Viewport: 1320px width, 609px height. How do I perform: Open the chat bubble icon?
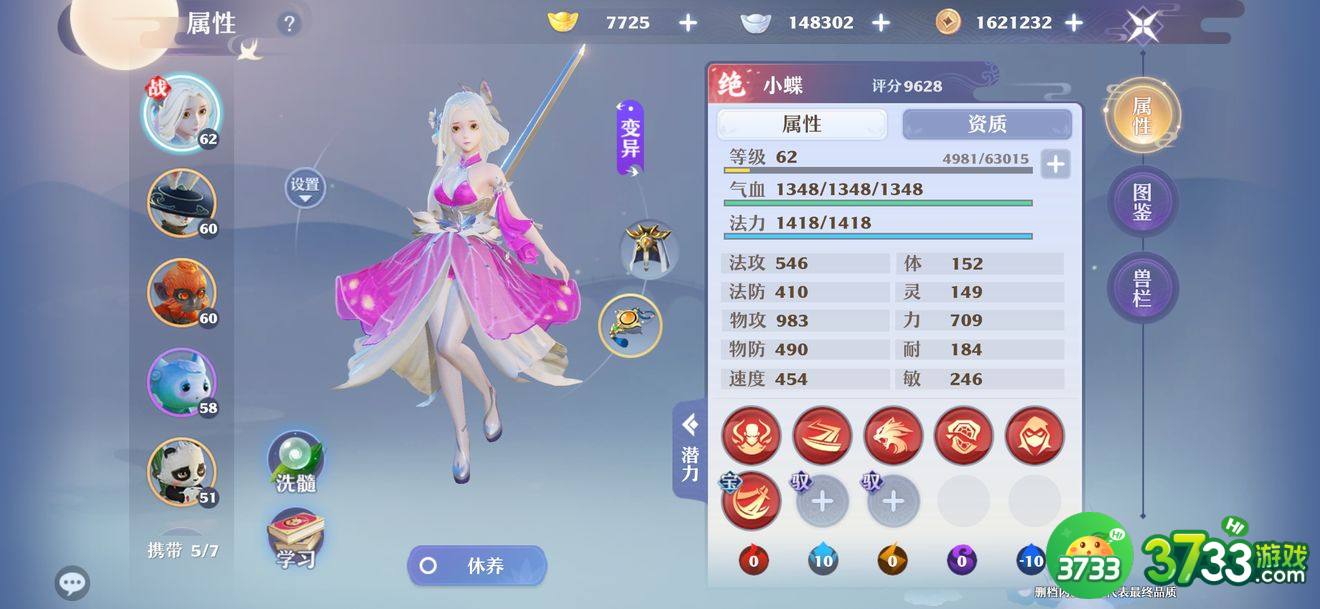pos(72,583)
